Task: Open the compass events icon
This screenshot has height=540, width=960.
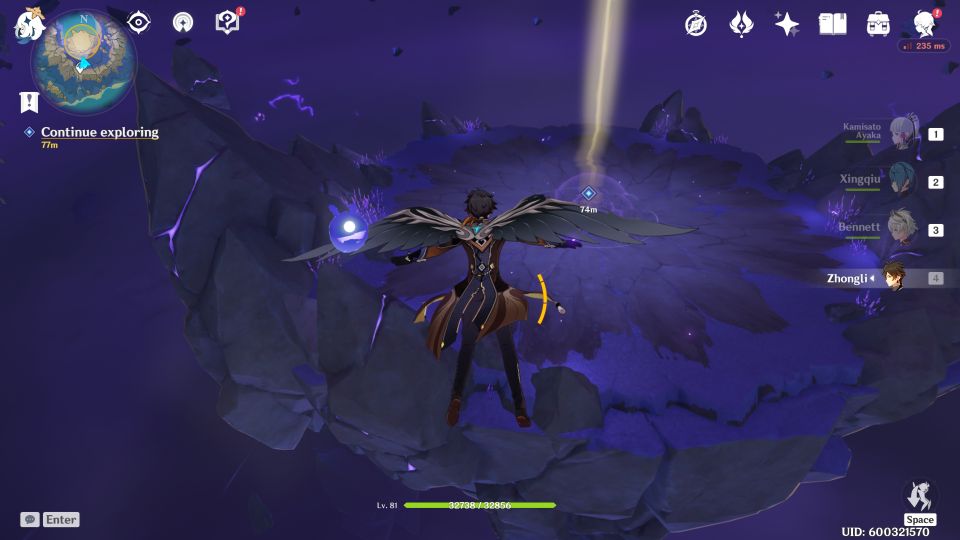Action: [696, 24]
